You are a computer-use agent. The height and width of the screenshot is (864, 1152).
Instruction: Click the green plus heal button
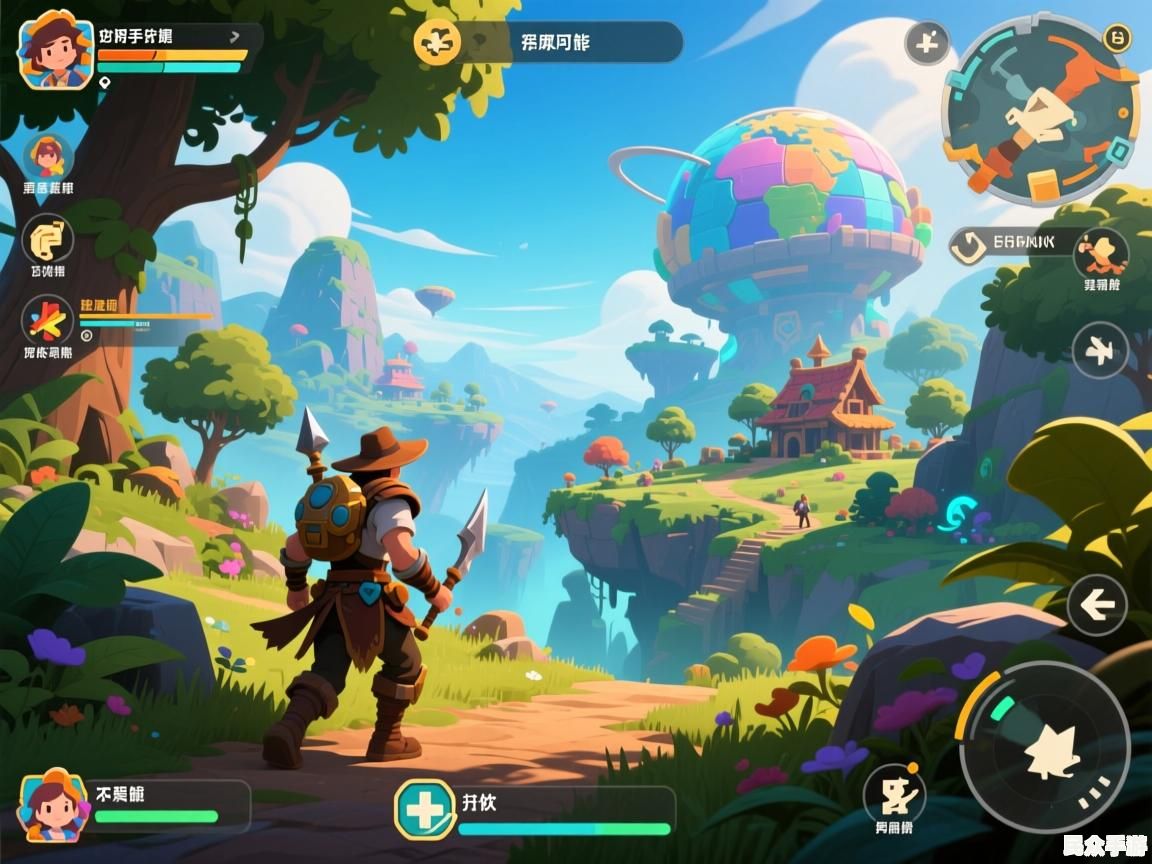(424, 809)
